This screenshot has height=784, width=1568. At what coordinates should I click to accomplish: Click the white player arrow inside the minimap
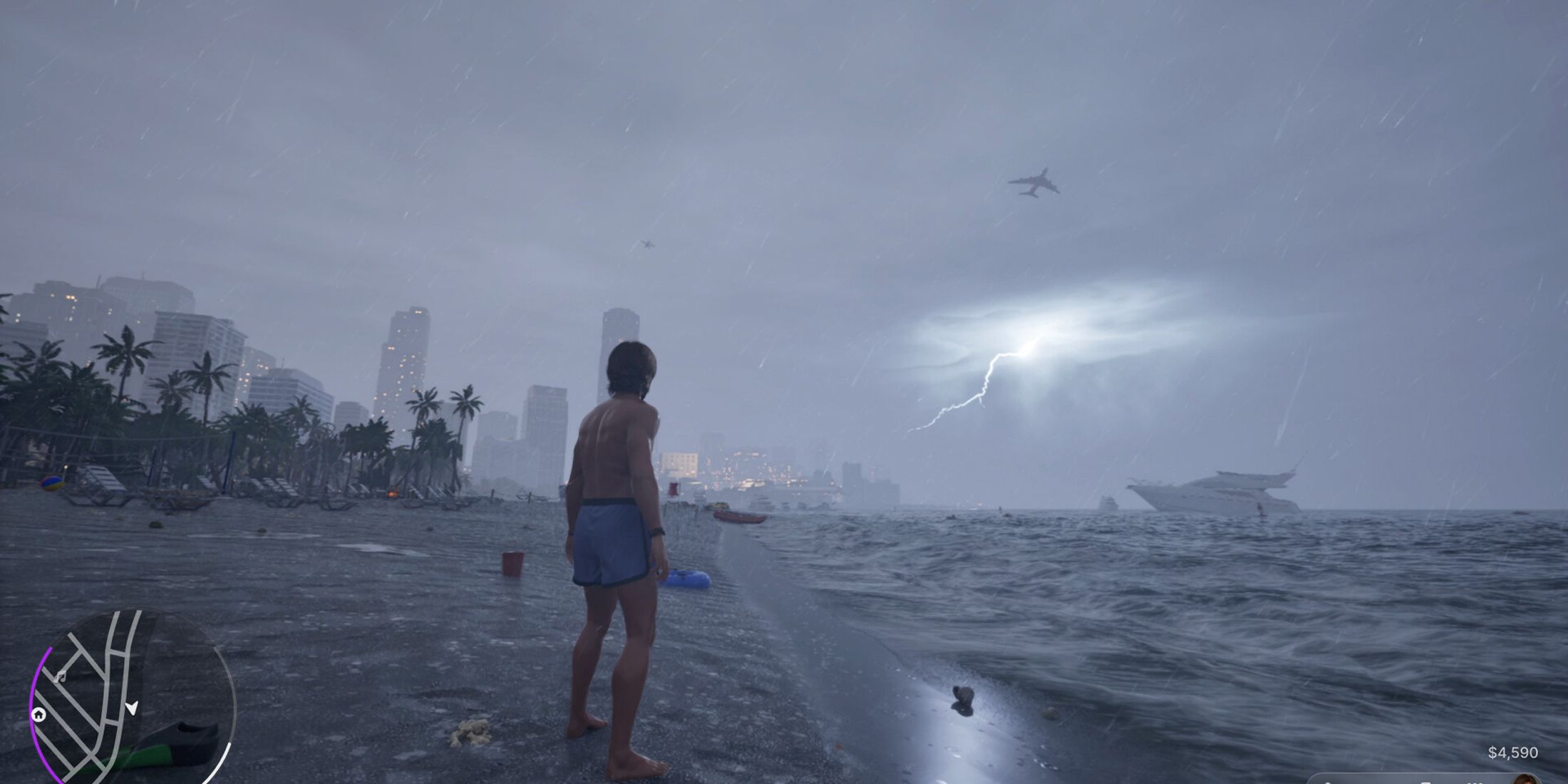pyautogui.click(x=132, y=709)
